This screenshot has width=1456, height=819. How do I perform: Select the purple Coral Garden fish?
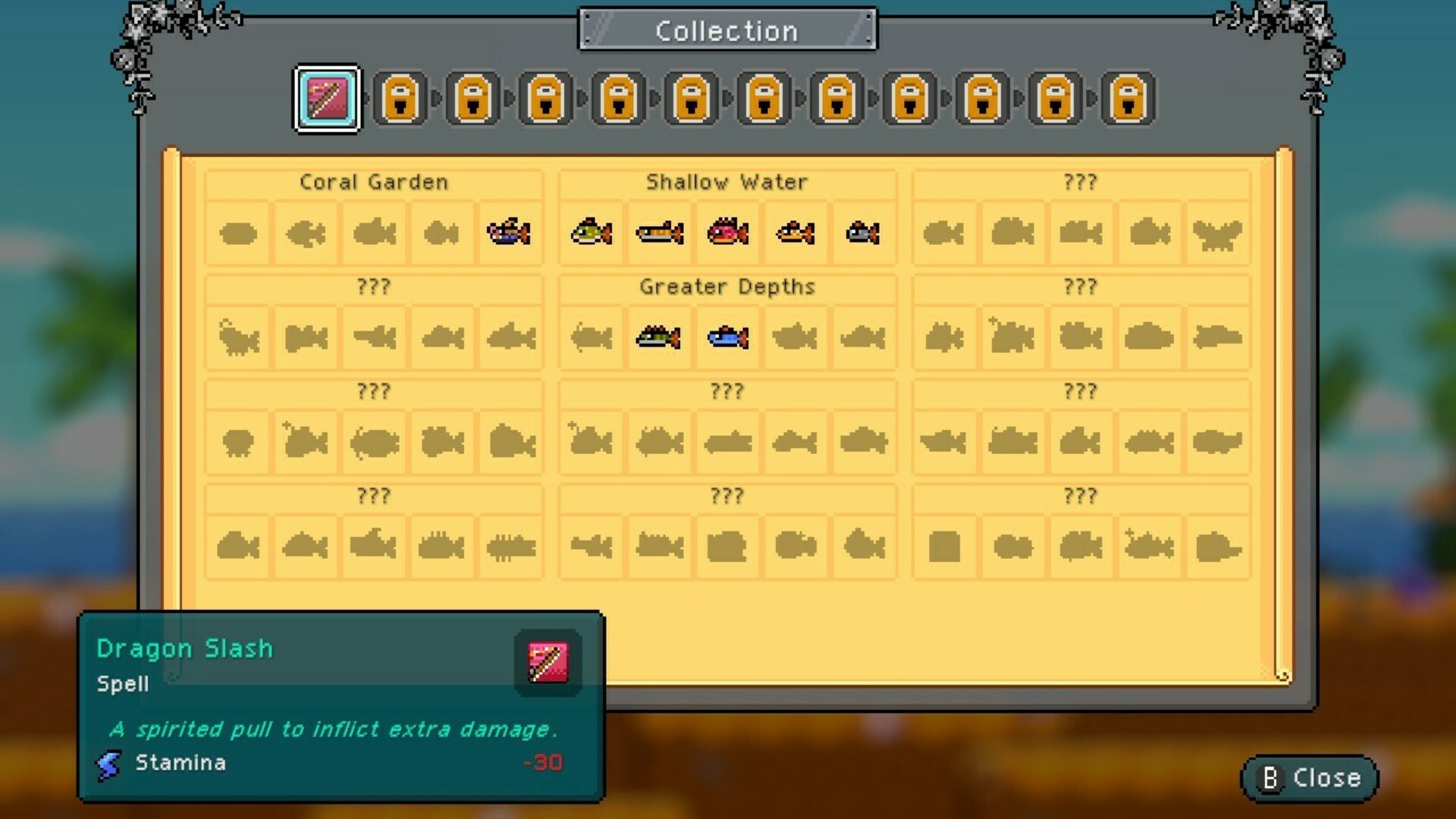(509, 232)
